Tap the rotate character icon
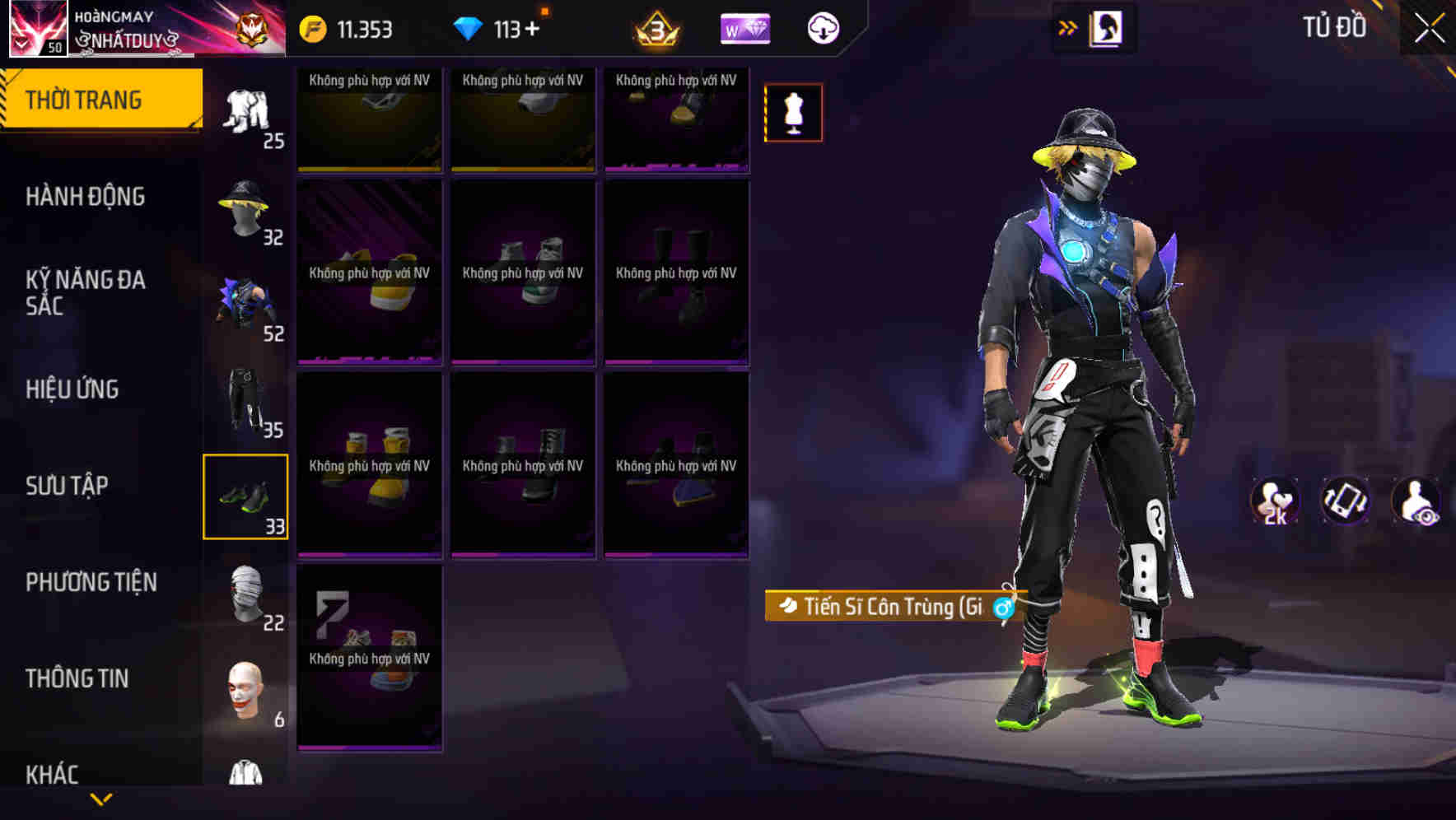The image size is (1456, 820). point(1345,501)
